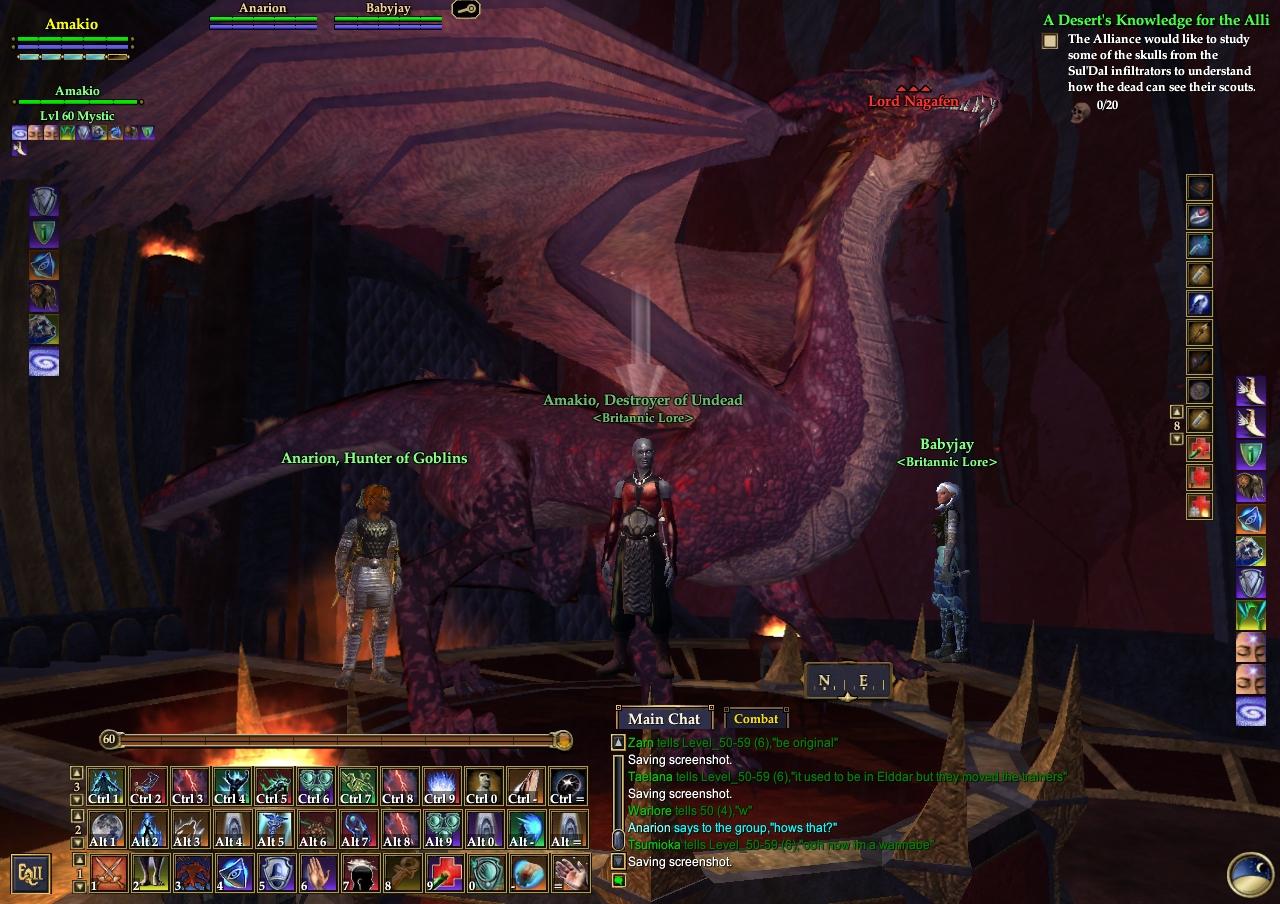Click the key icon beside the group bars
1280x904 pixels.
[x=465, y=10]
